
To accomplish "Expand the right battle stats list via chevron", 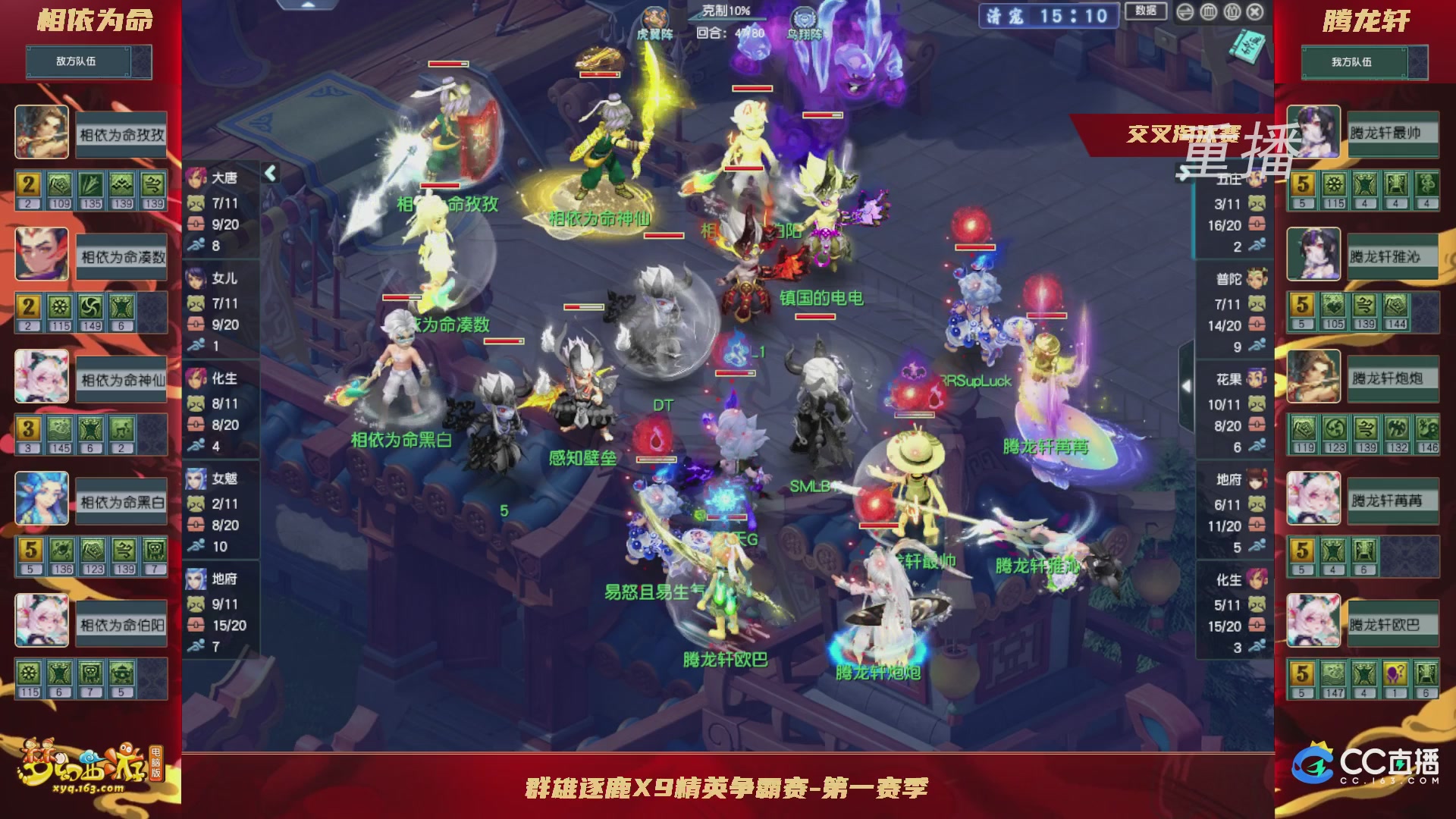I will point(1184,173).
